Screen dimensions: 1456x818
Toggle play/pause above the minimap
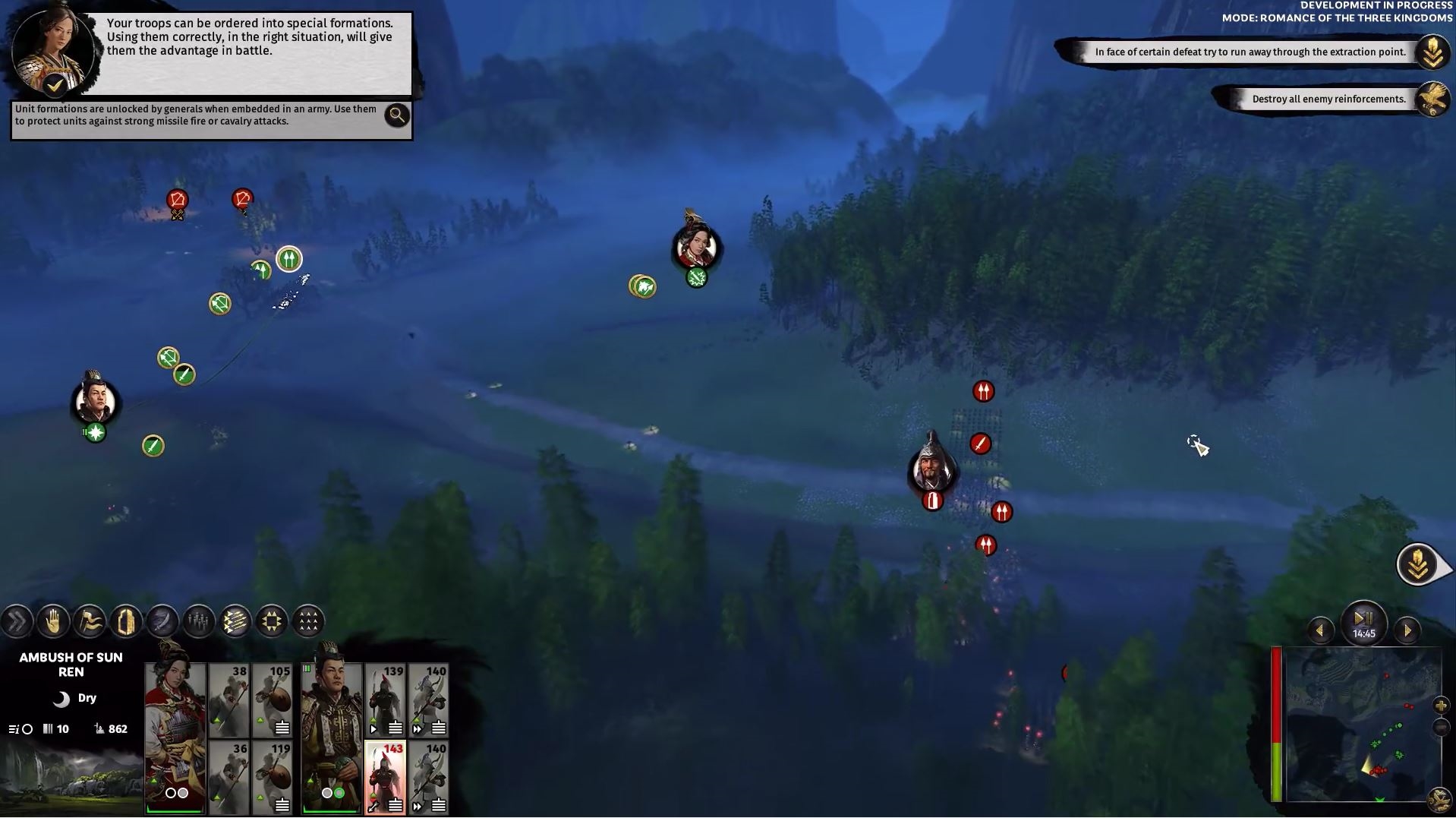click(x=1363, y=619)
